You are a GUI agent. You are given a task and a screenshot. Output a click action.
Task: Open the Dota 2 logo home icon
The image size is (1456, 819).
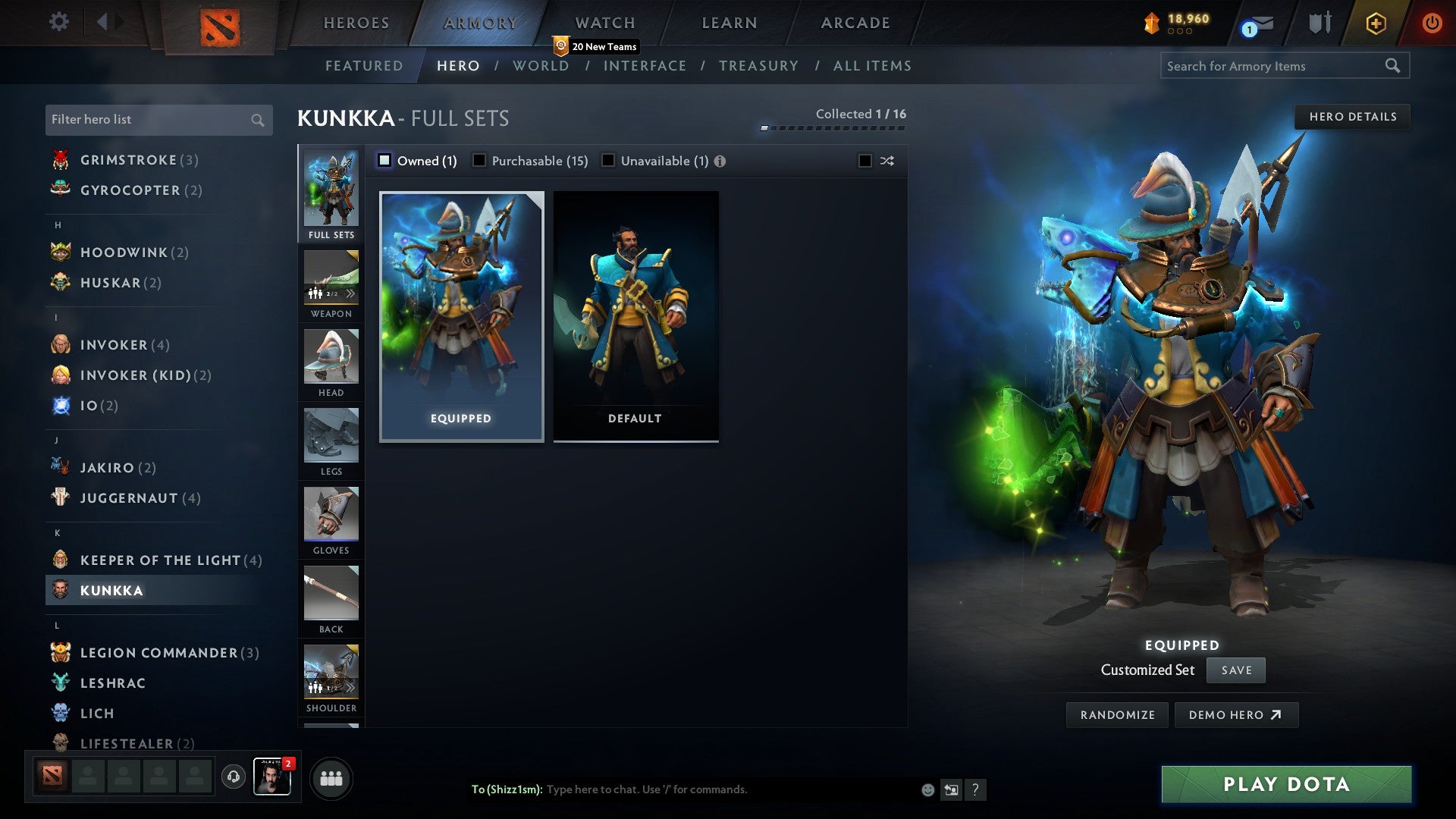click(220, 23)
